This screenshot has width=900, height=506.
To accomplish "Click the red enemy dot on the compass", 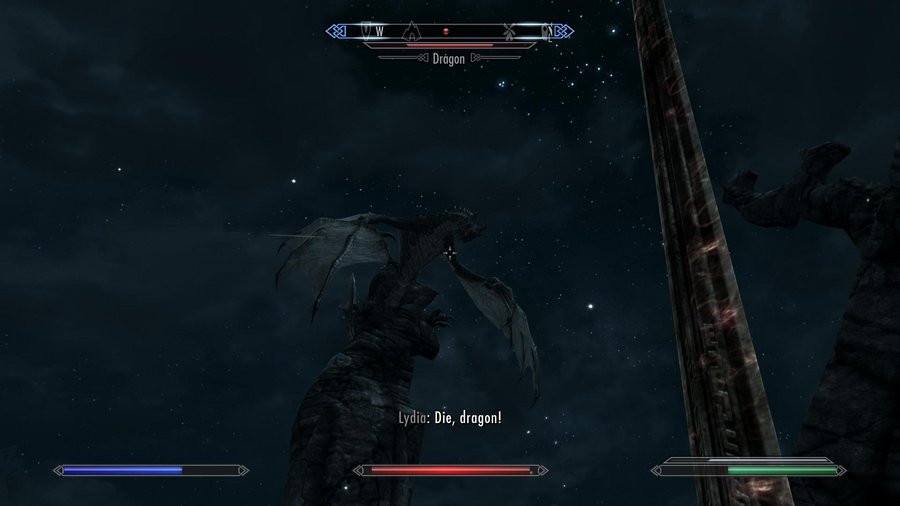I will pos(446,32).
